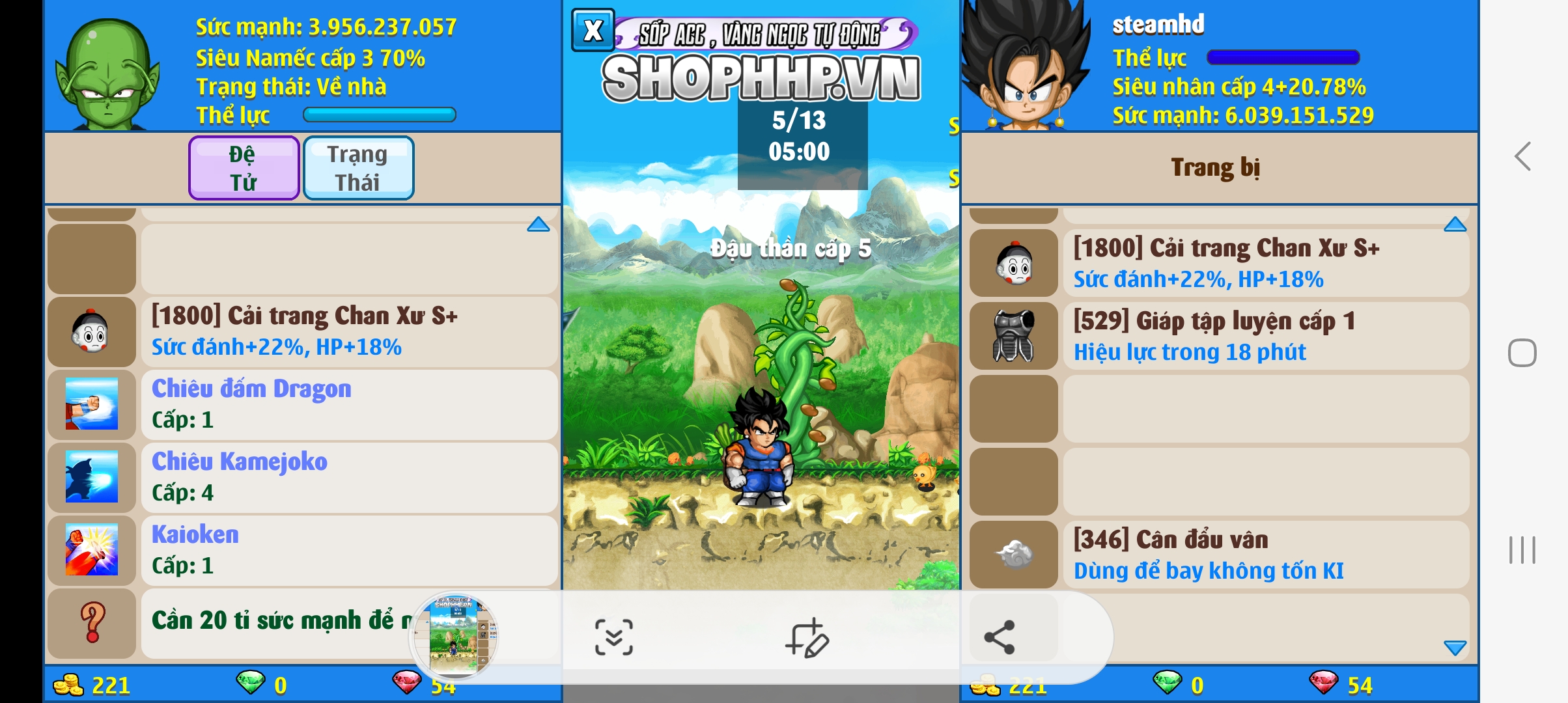Select the Chiêu Kamejoko skill icon
1568x703 pixels.
tap(92, 478)
